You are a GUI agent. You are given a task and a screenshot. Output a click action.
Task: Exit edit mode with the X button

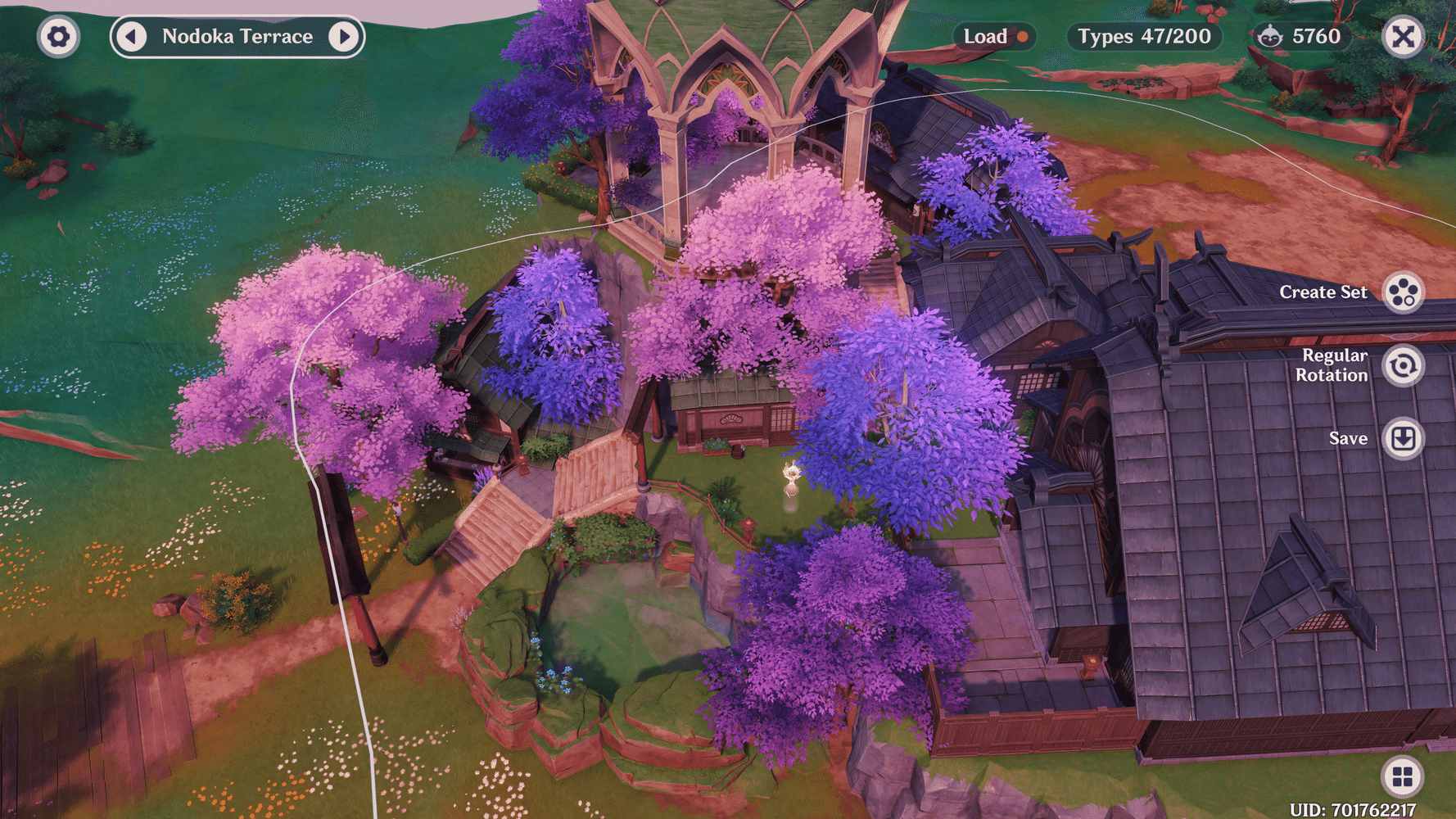click(x=1402, y=36)
